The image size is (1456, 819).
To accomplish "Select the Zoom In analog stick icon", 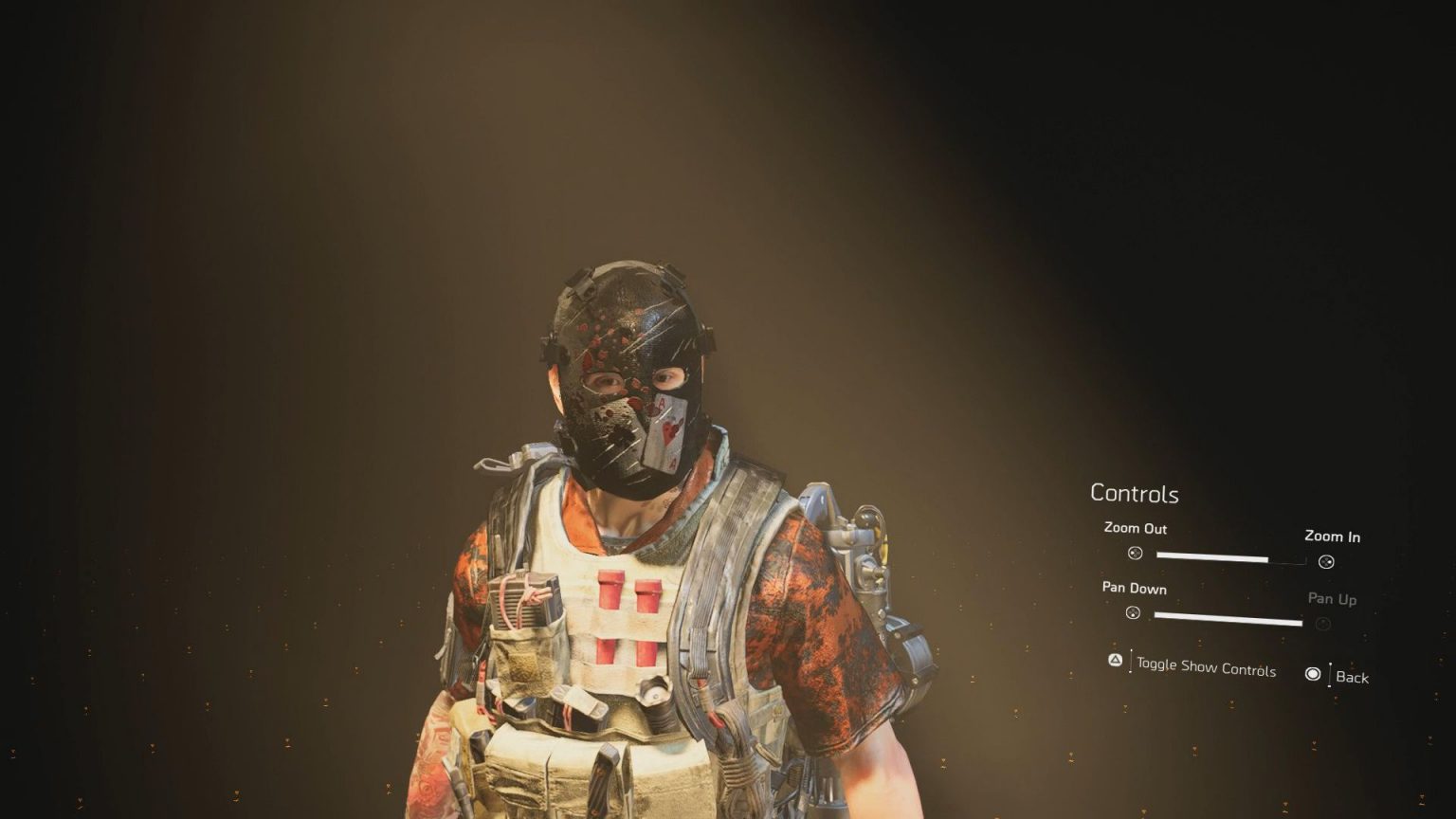I will pyautogui.click(x=1324, y=561).
